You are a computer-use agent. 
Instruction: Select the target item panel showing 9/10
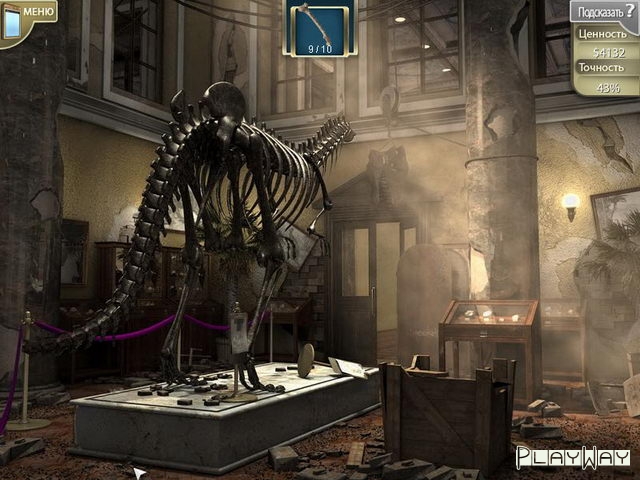point(319,29)
